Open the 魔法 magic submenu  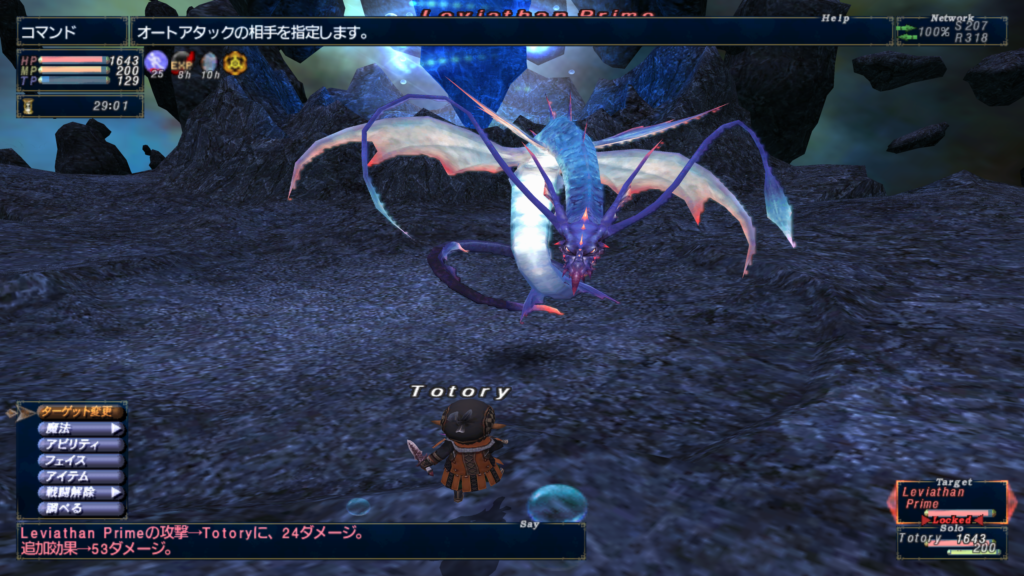click(80, 428)
